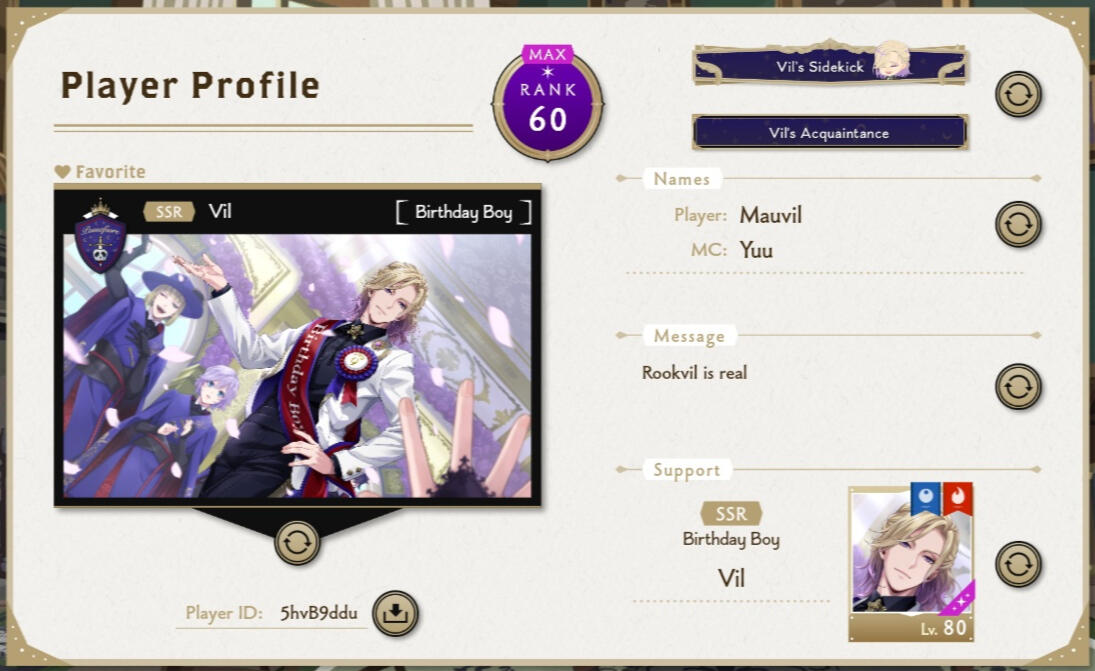Screen dimensions: 1095x671
Task: Change the profile message
Action: 1018,386
